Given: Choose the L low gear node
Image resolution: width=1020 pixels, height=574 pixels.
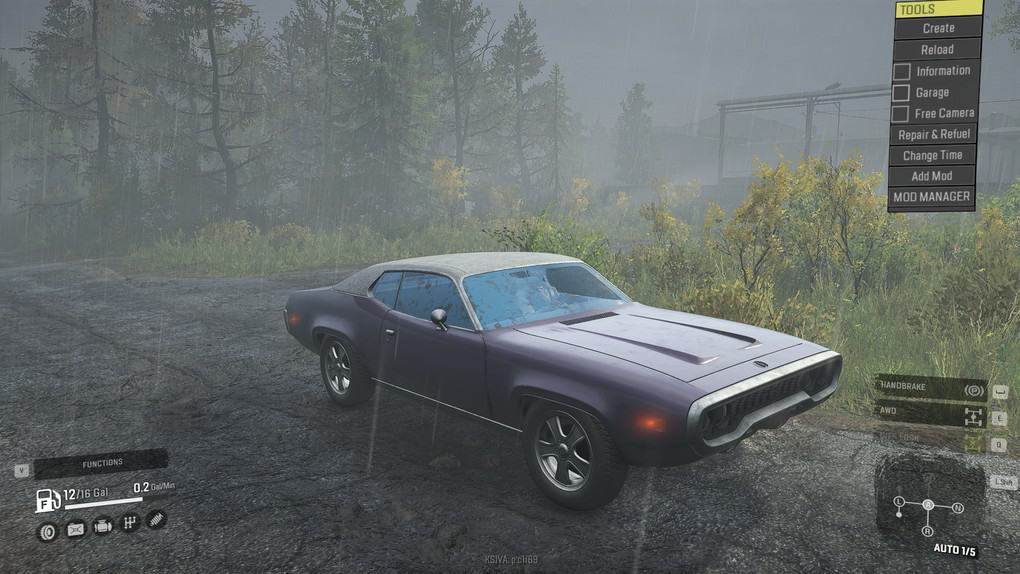Looking at the screenshot, I should (x=898, y=500).
